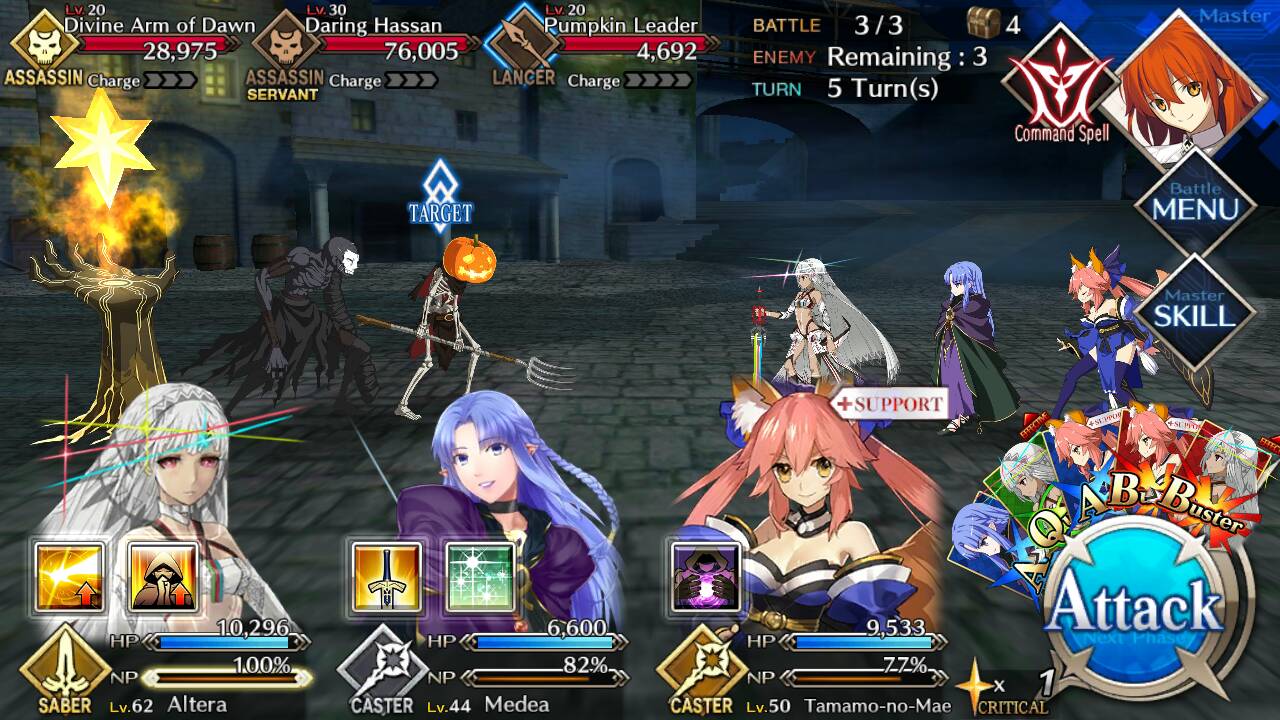Viewport: 1280px width, 720px height.
Task: Select Medea's Caster class status panel
Action: pyautogui.click(x=480, y=665)
